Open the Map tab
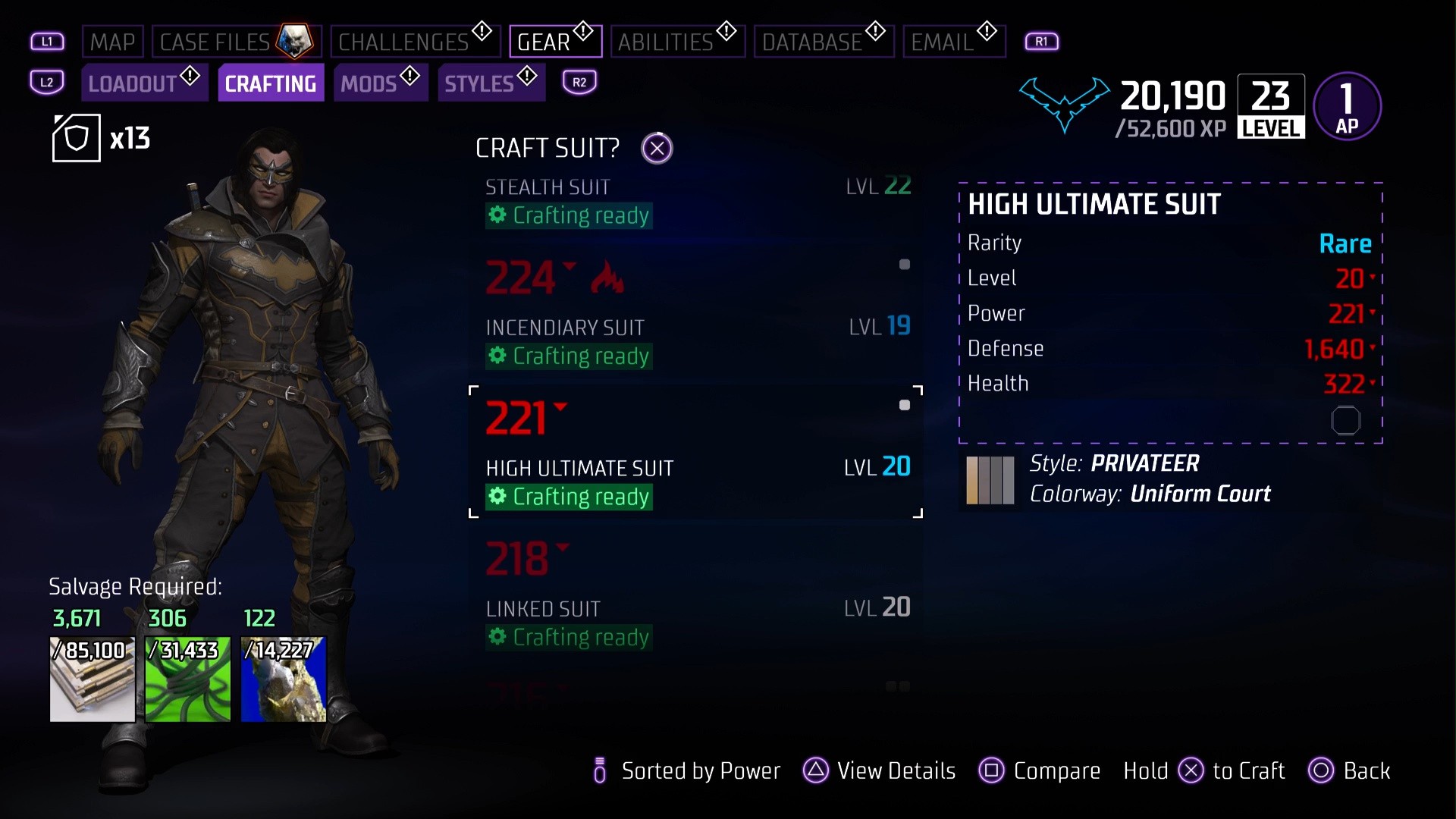 click(x=112, y=42)
